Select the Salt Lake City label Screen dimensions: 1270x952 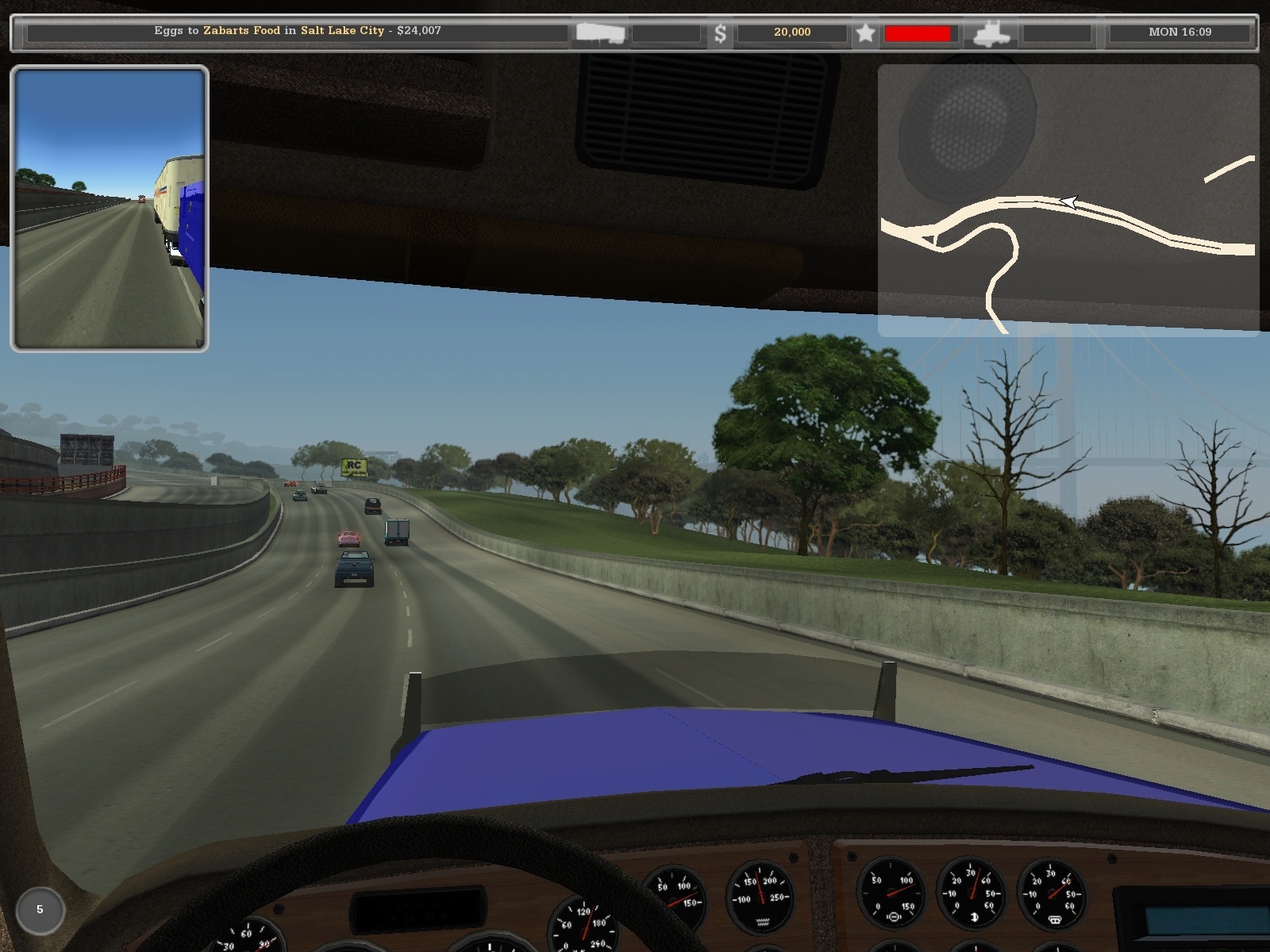point(343,31)
